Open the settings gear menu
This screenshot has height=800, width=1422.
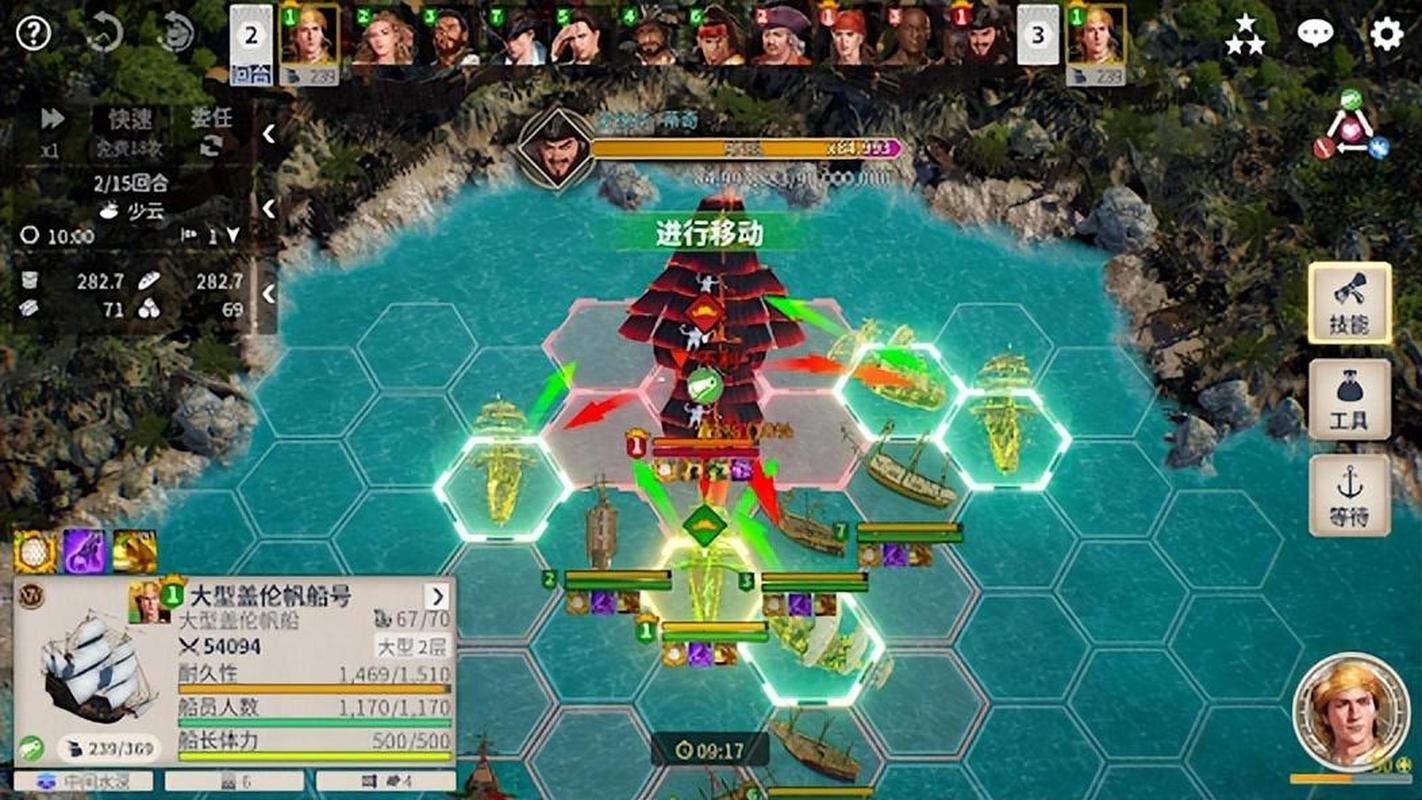pos(1386,35)
